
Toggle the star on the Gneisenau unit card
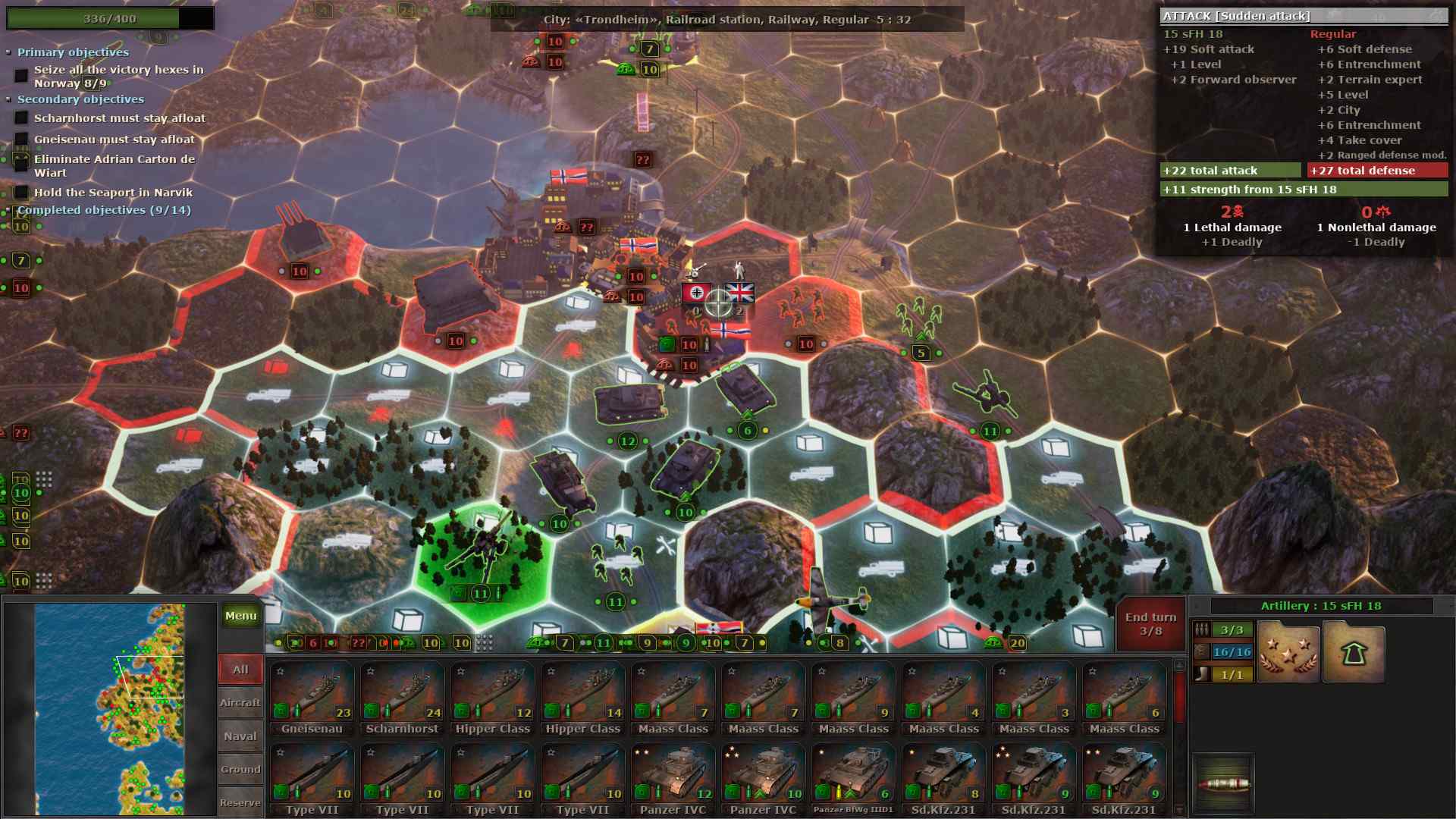pos(281,670)
